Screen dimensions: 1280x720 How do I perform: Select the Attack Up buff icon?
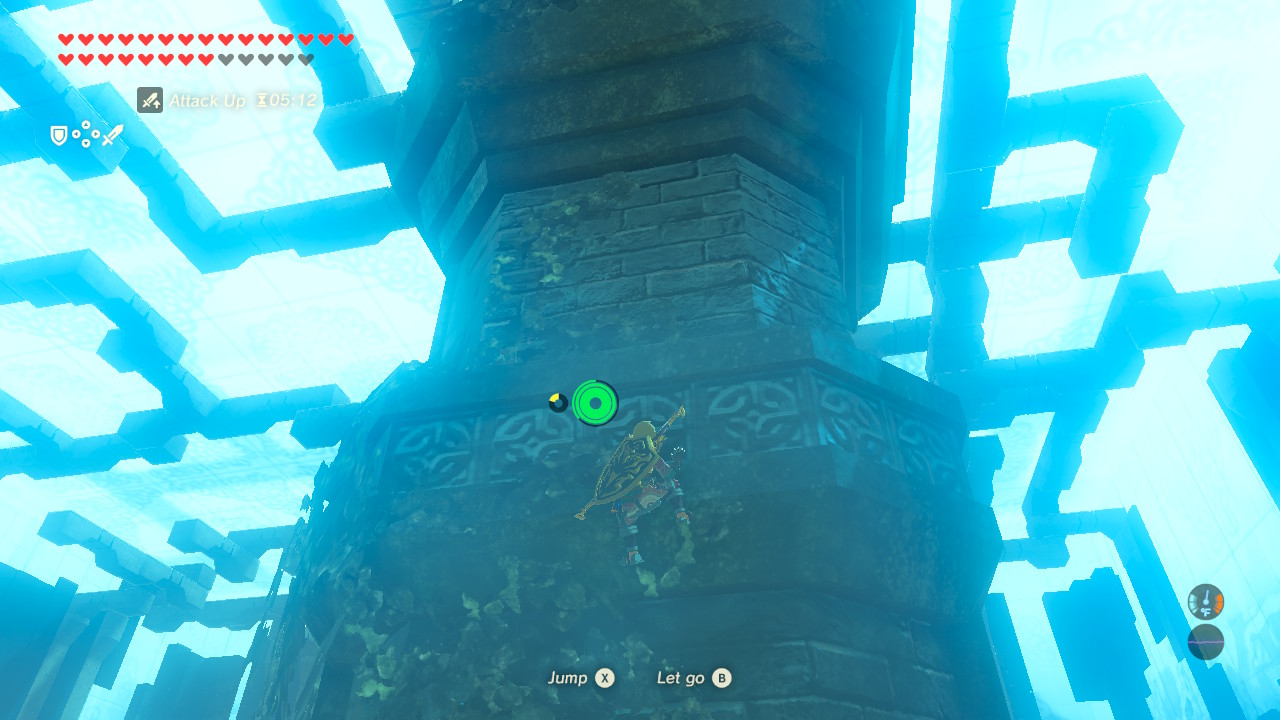pos(149,100)
